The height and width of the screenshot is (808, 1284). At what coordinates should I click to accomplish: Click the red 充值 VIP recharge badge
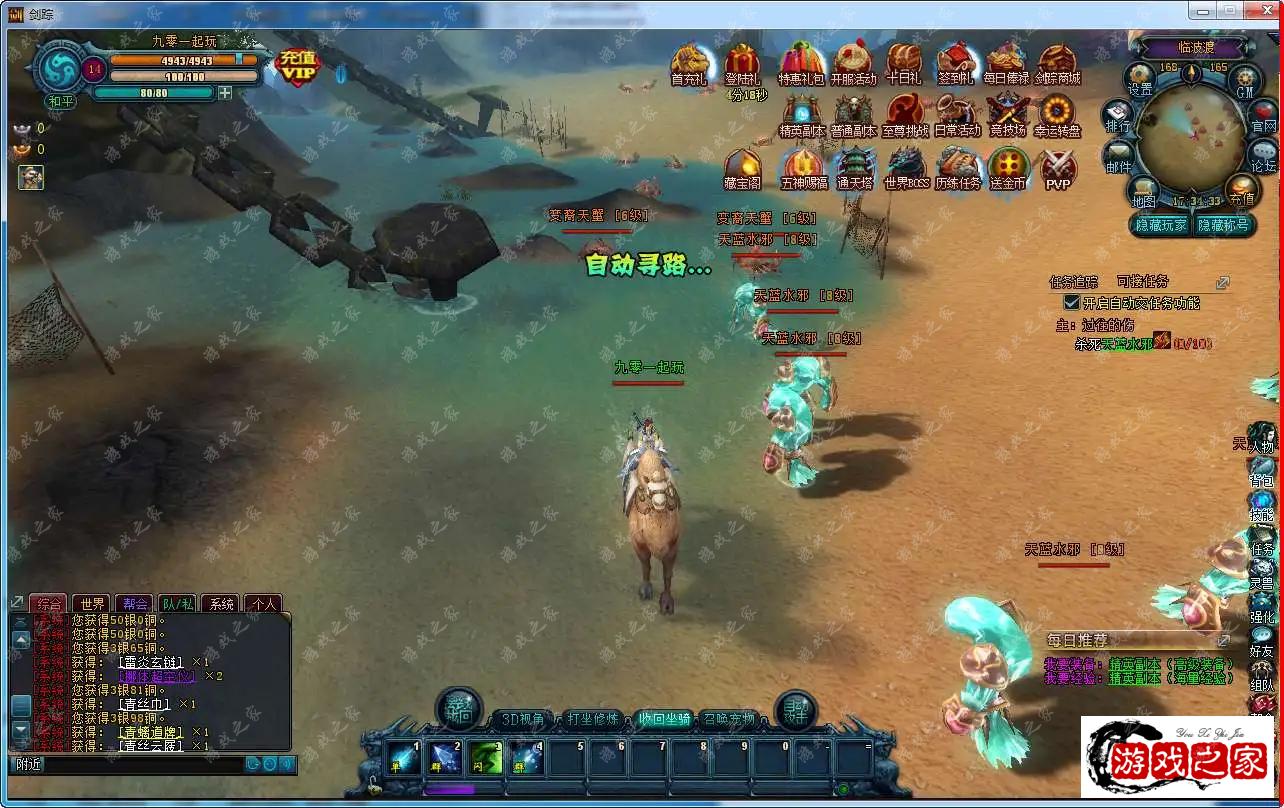[x=297, y=65]
